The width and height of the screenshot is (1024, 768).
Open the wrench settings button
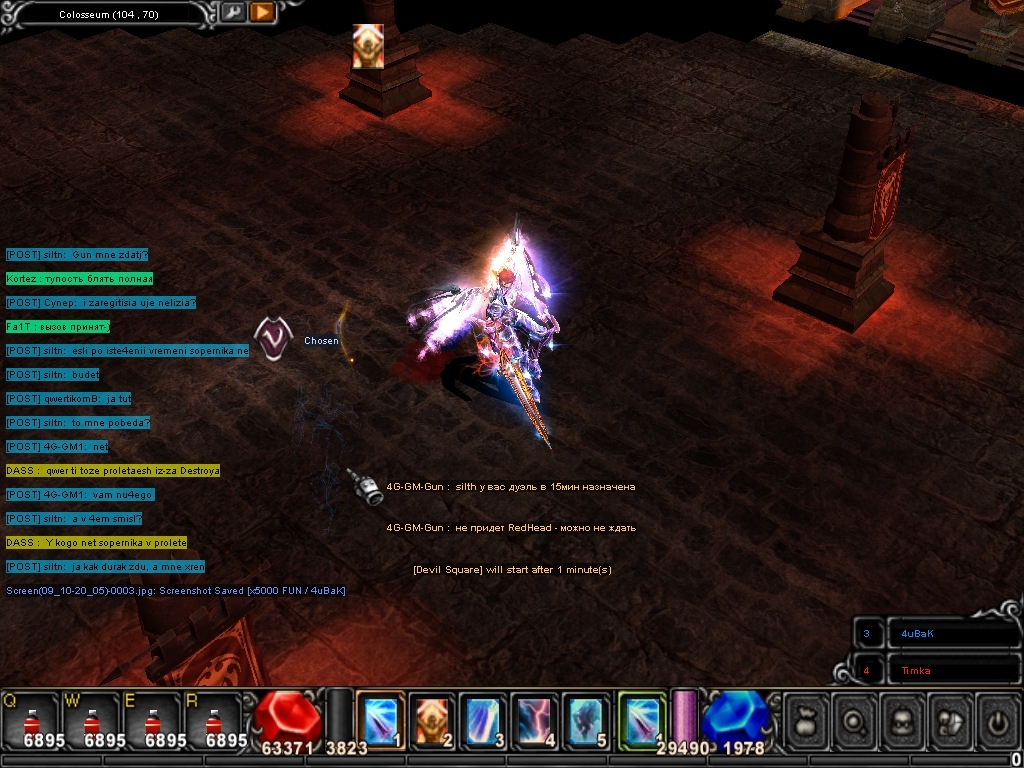pos(233,12)
